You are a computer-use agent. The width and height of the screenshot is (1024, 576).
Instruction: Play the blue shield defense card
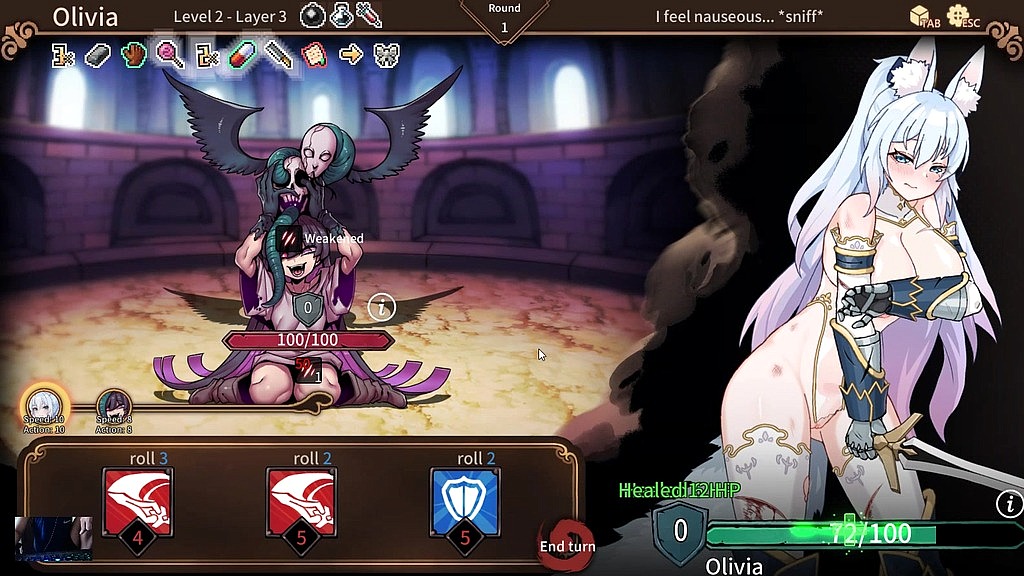point(465,503)
